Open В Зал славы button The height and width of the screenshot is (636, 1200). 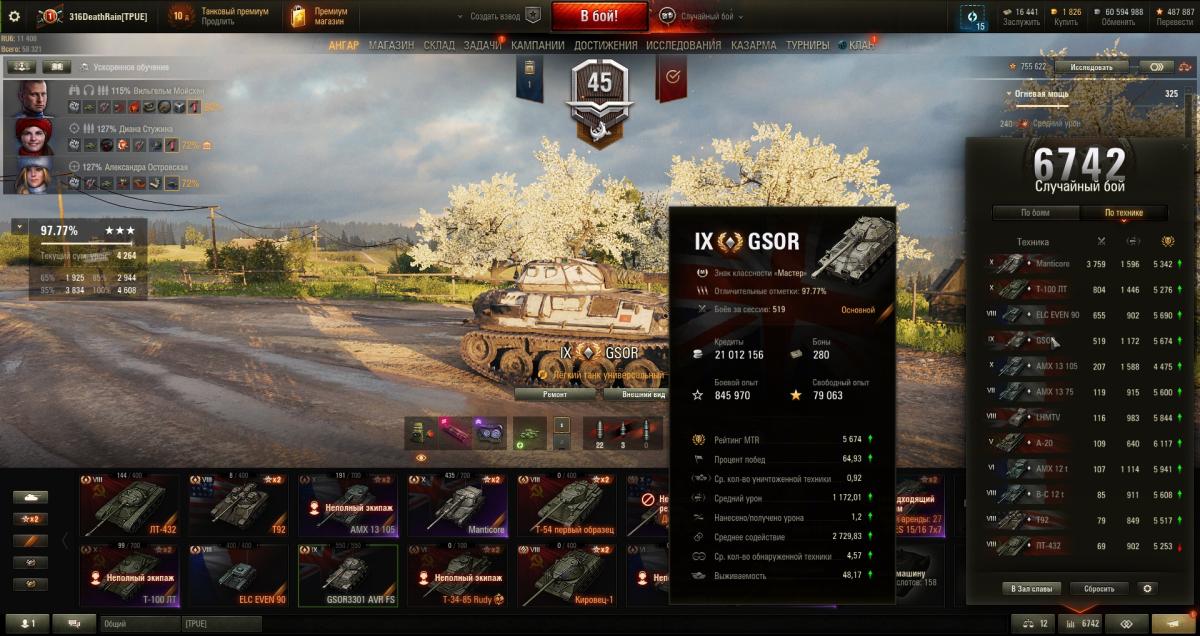[1031, 589]
